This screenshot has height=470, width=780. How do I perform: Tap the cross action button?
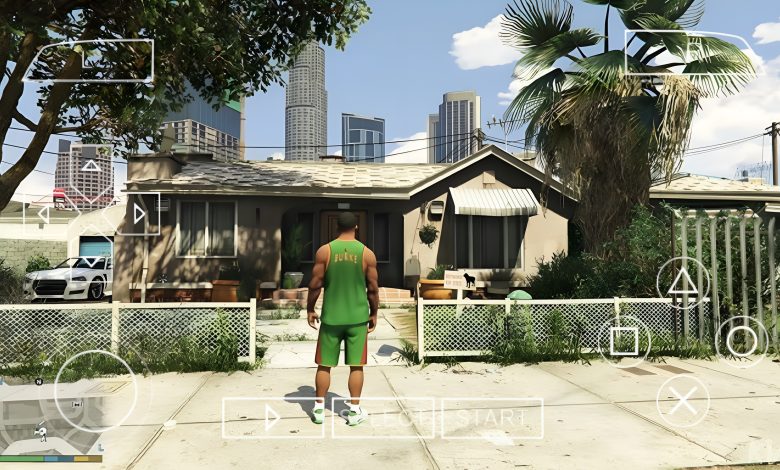pos(683,402)
